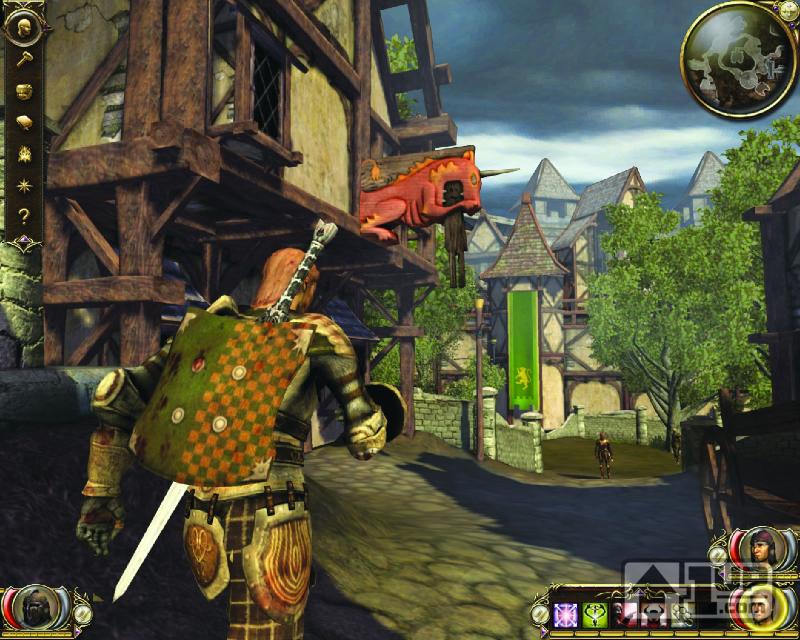Open the golden fist icon panel
800x640 pixels.
click(22, 90)
